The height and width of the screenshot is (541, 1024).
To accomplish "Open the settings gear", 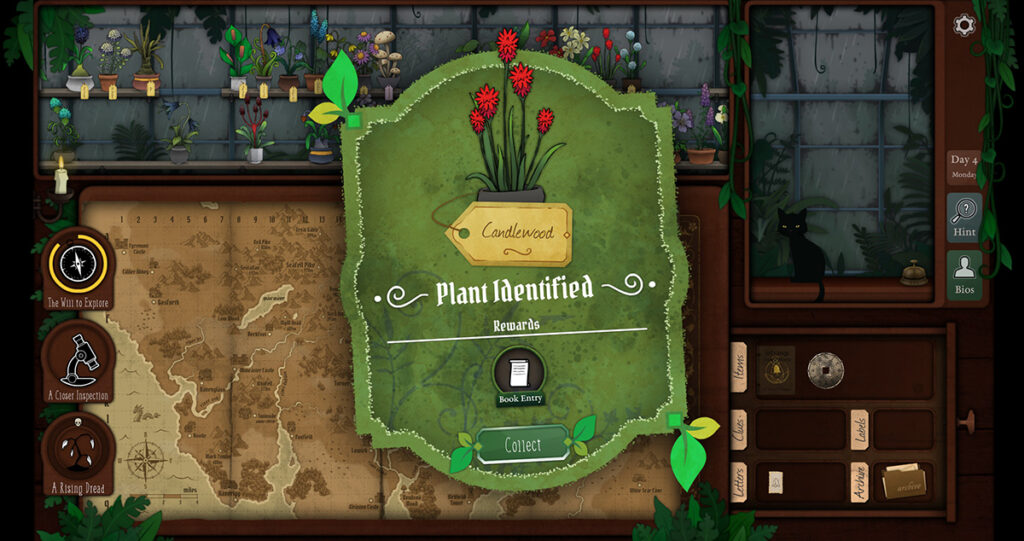I will click(x=964, y=25).
